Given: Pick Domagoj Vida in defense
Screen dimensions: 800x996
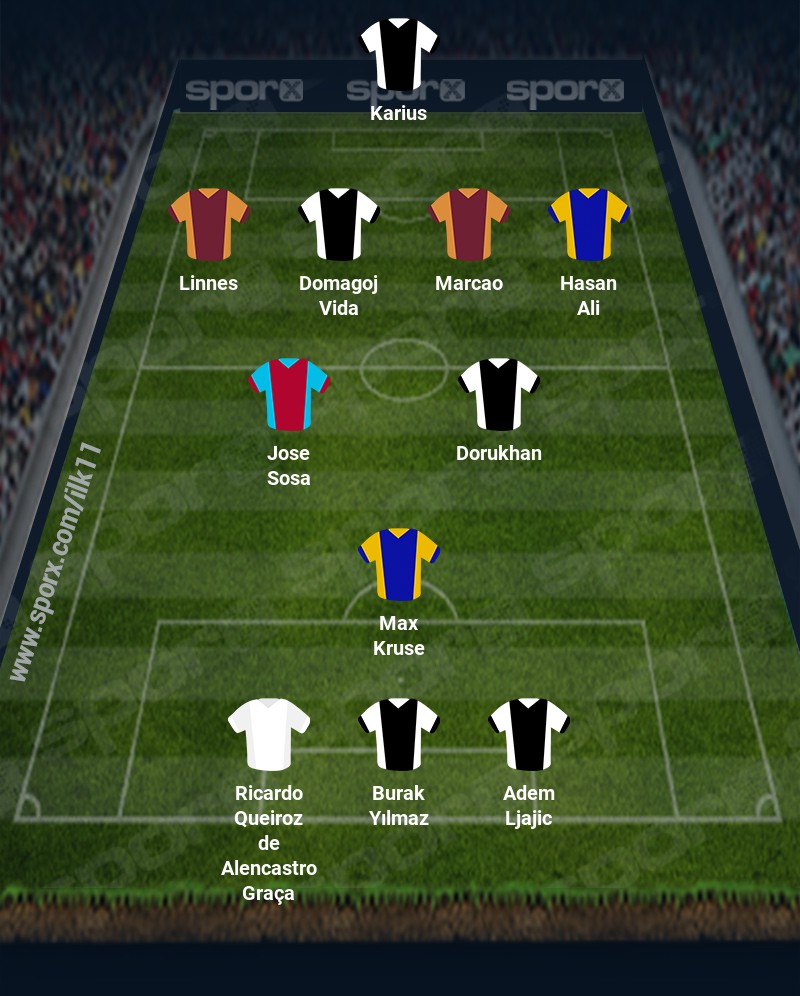Looking at the screenshot, I should [339, 224].
